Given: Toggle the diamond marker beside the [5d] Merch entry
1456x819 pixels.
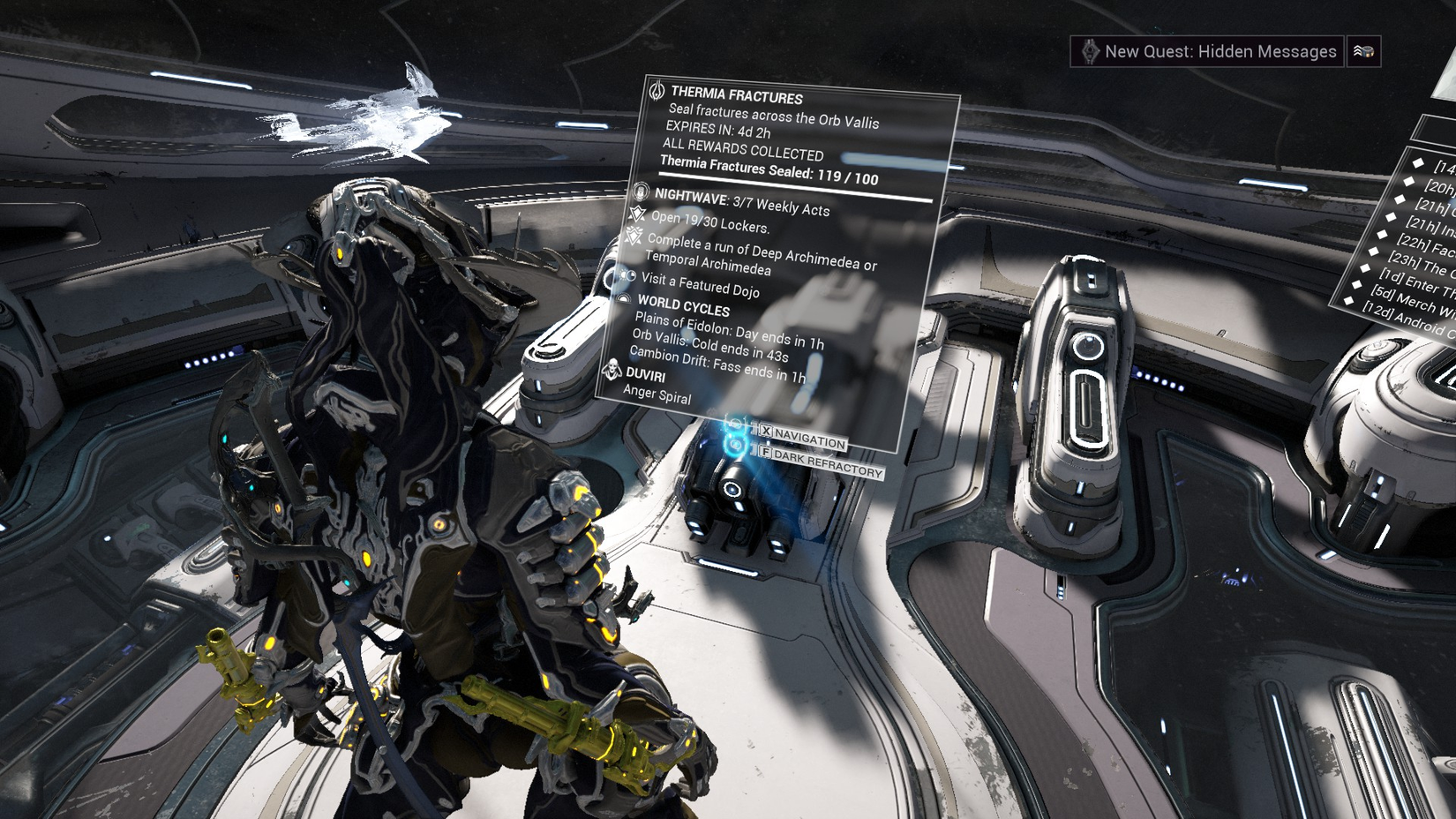Looking at the screenshot, I should pos(1357,284).
